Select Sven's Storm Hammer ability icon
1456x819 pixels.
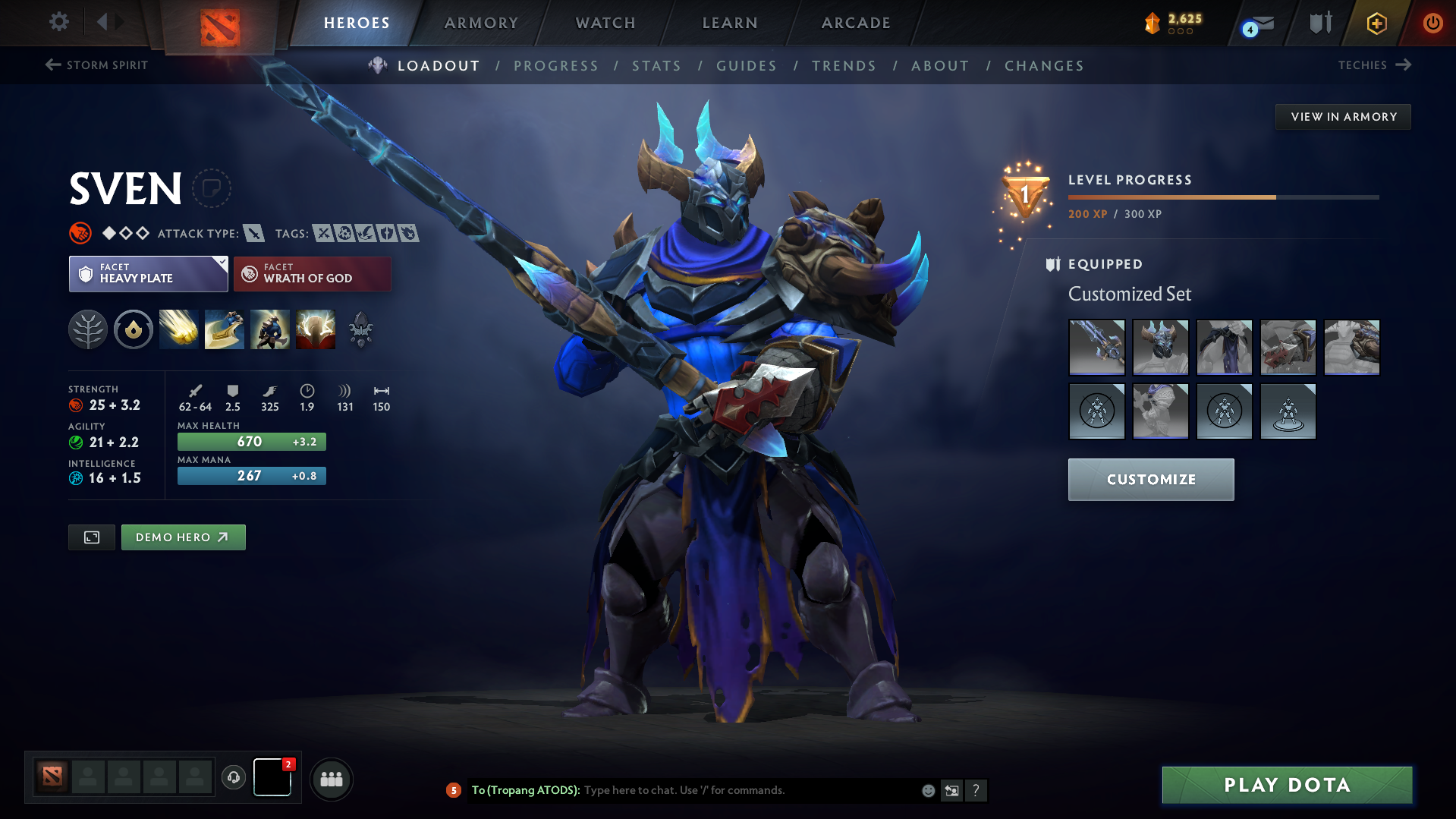pos(178,329)
